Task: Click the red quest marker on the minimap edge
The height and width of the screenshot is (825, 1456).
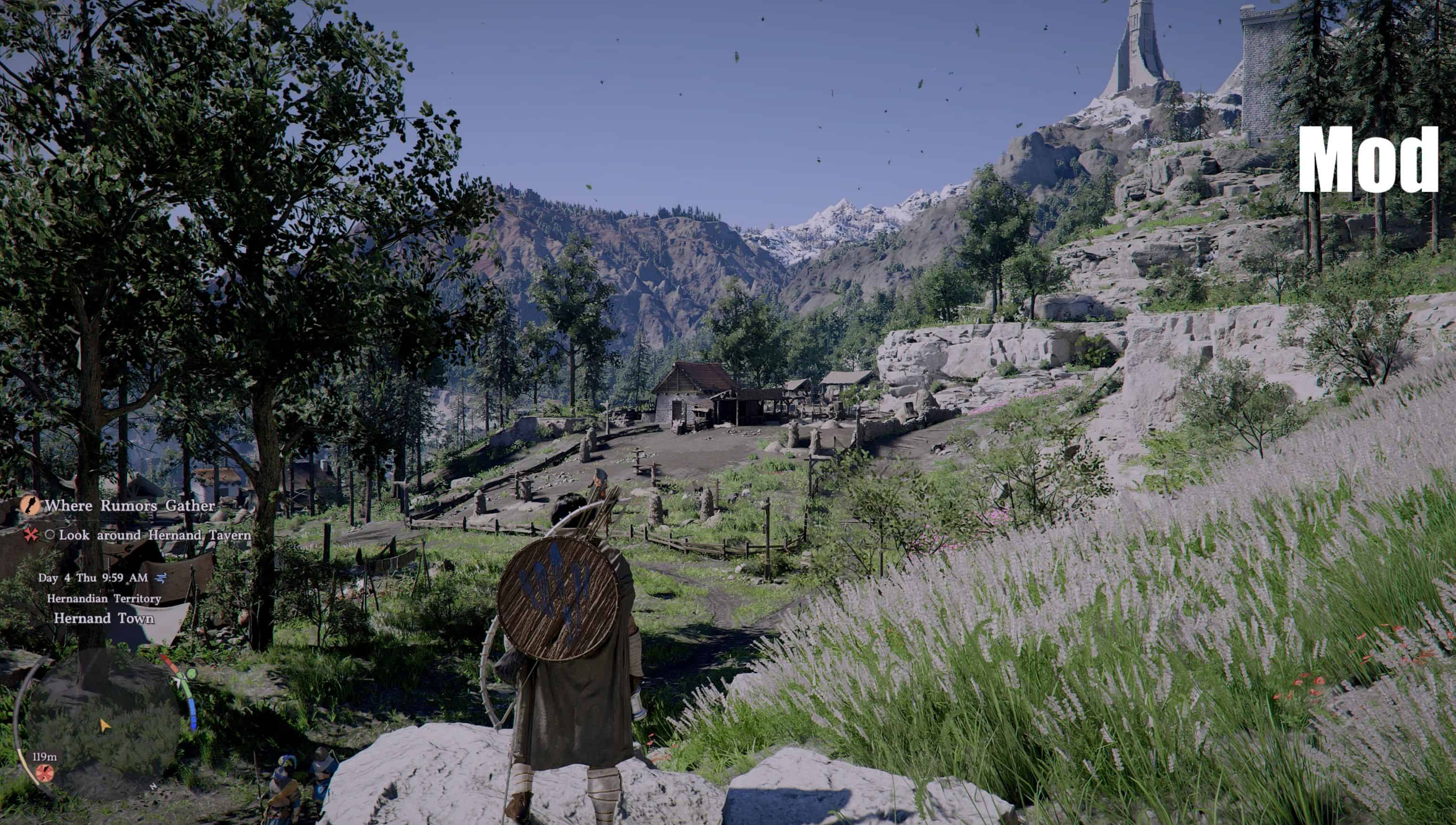Action: coord(44,772)
